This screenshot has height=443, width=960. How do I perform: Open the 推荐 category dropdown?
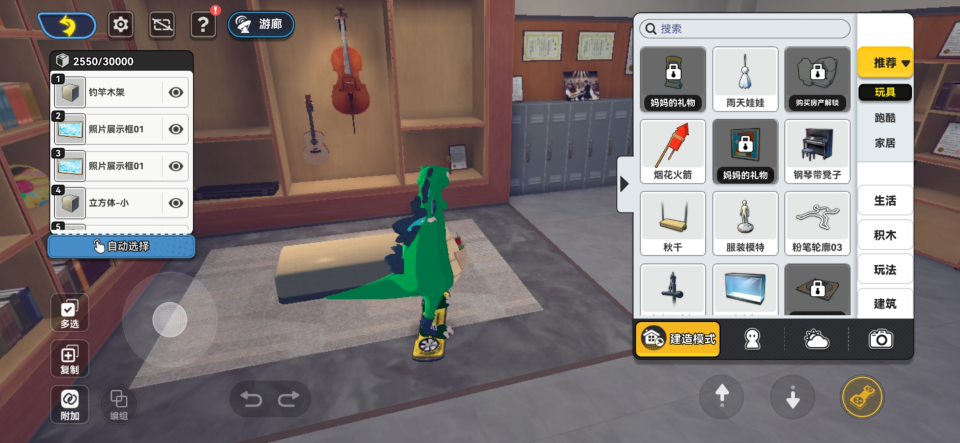coord(885,63)
